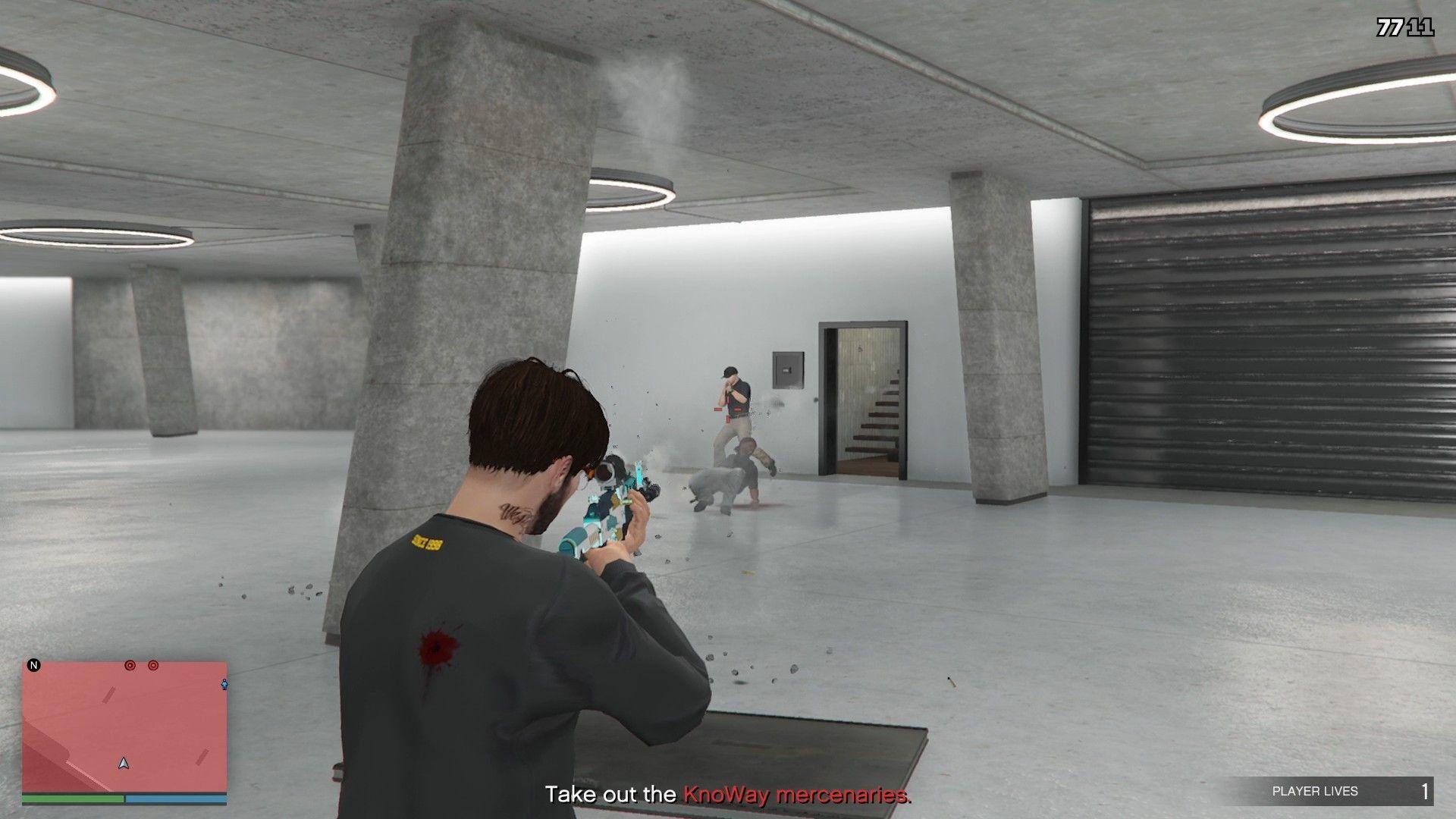Click the green health bar under the minimap
Screen dimensions: 1456x819
point(74,799)
